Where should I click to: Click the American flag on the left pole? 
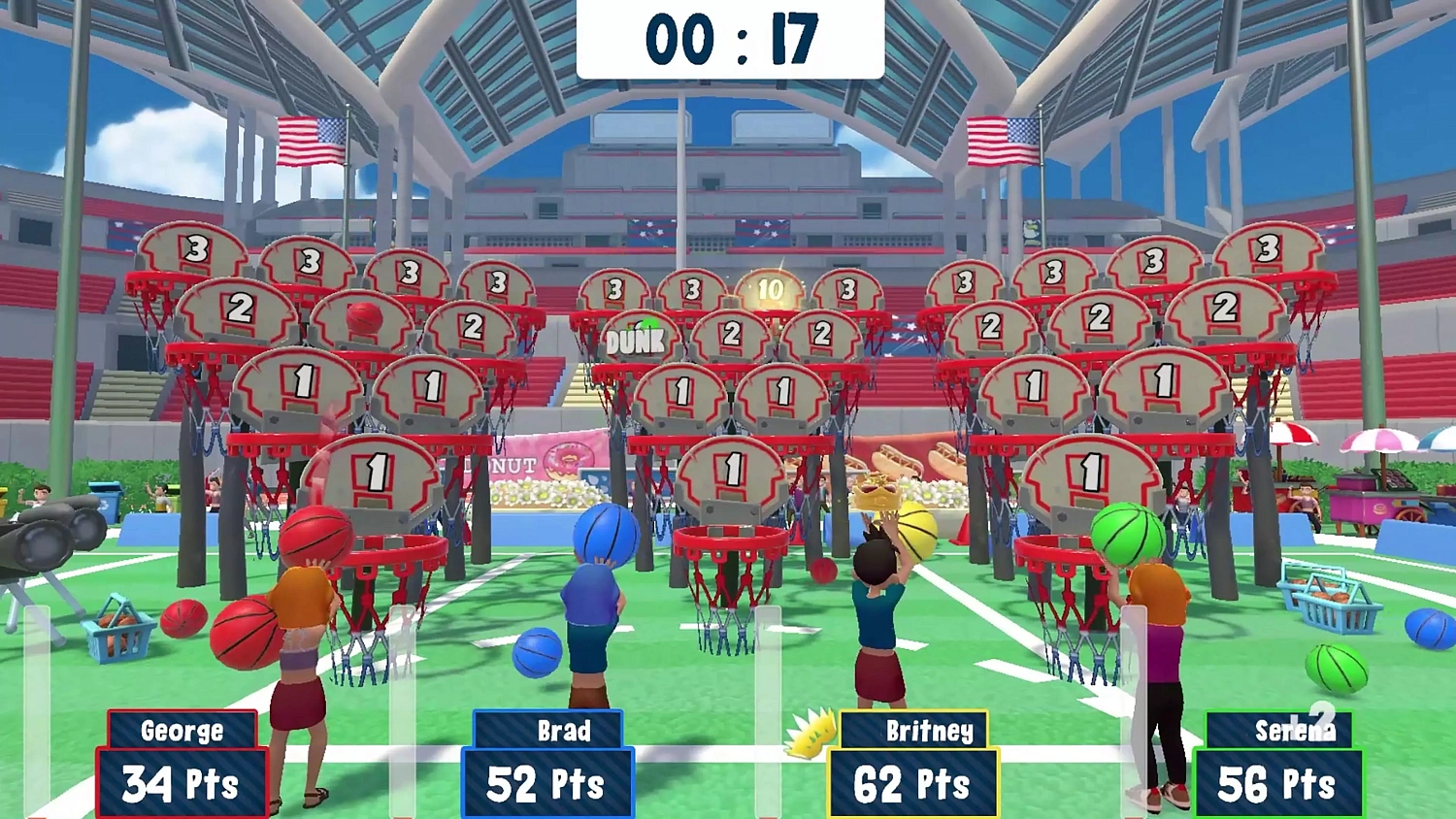click(309, 141)
